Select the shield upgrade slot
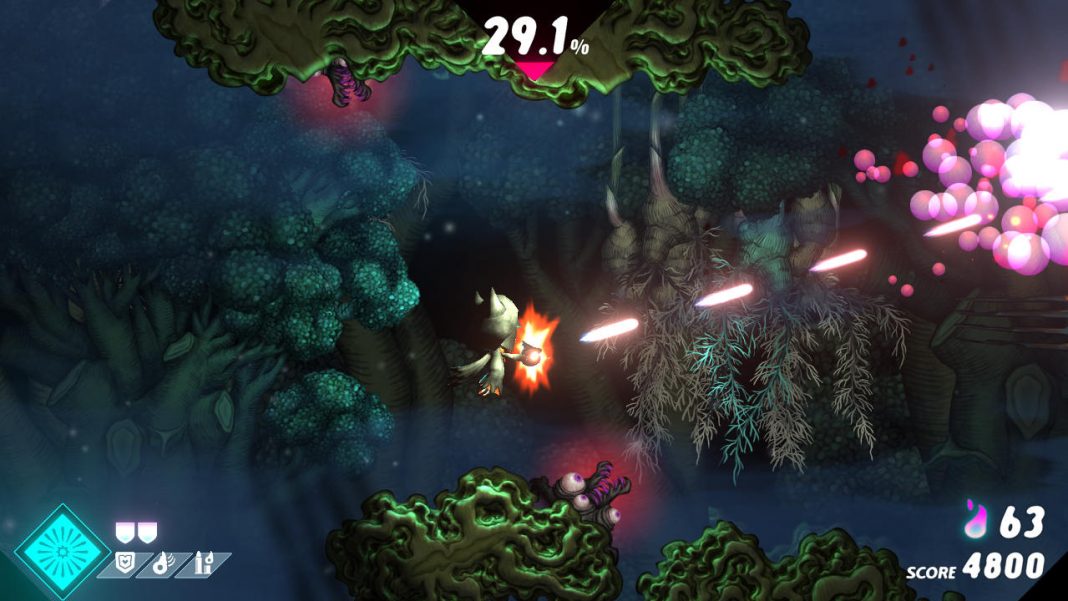Image resolution: width=1068 pixels, height=601 pixels. click(x=124, y=564)
